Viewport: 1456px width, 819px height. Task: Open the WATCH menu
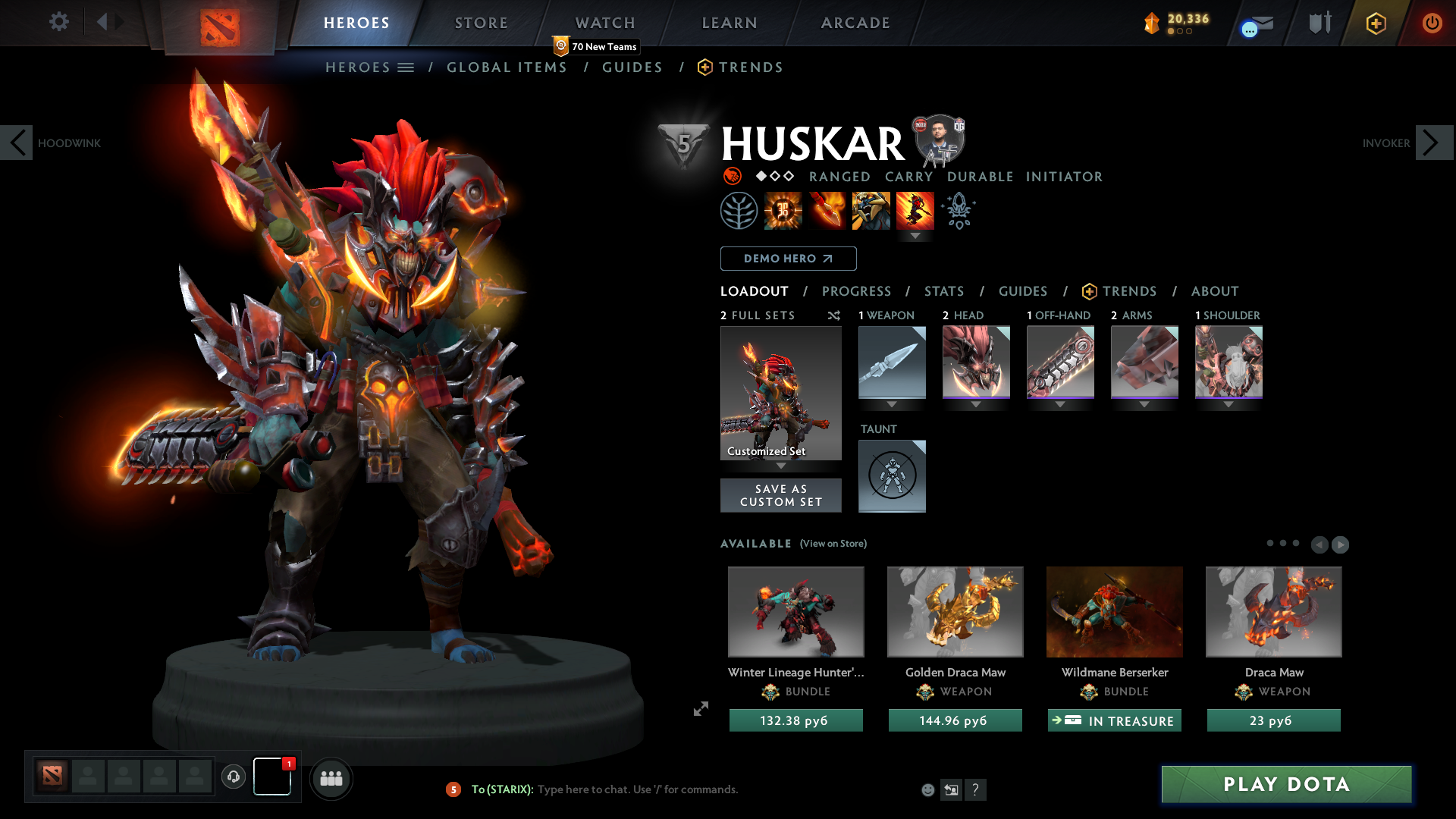pos(604,23)
